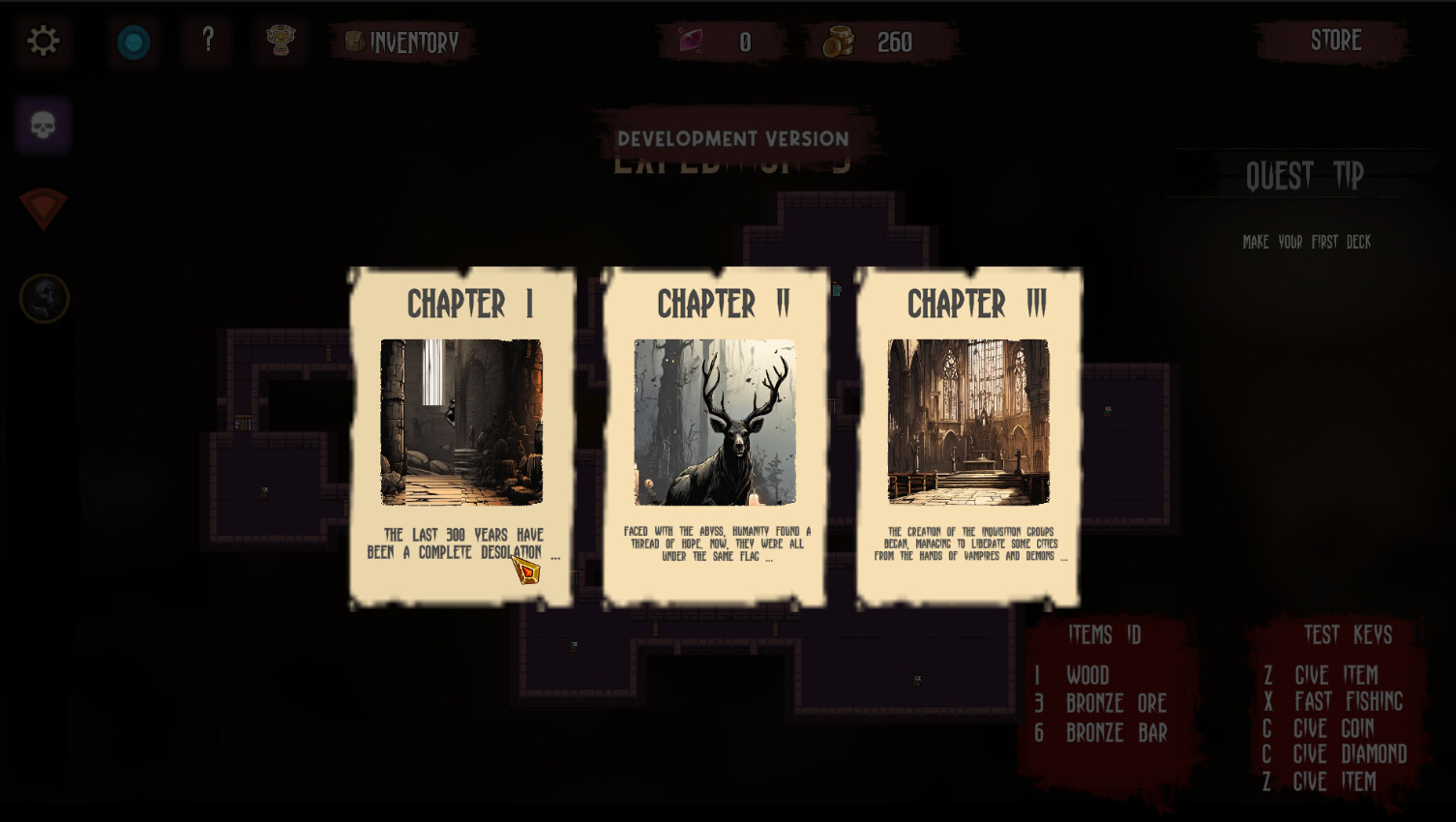Click the Development Version banner

(x=732, y=137)
